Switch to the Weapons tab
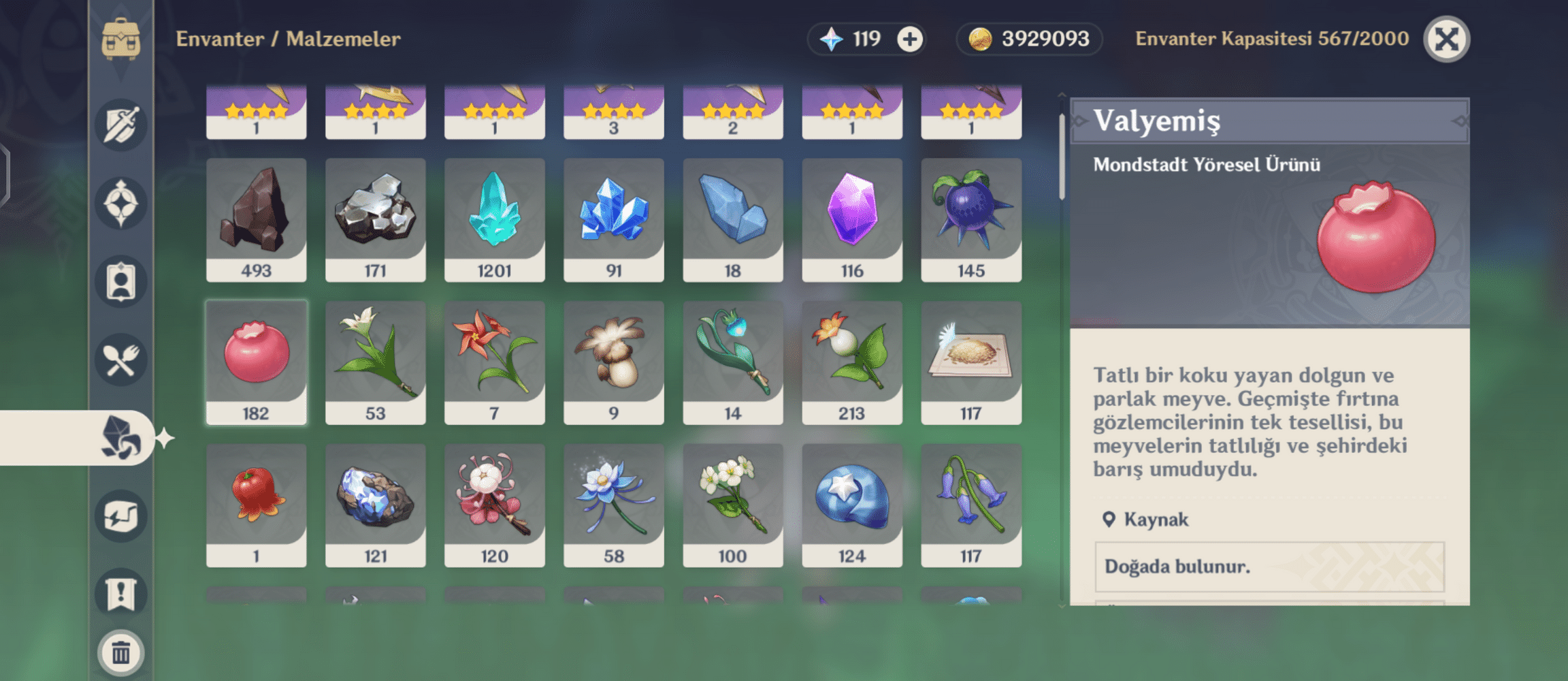Viewport: 1568px width, 681px height. click(x=121, y=125)
